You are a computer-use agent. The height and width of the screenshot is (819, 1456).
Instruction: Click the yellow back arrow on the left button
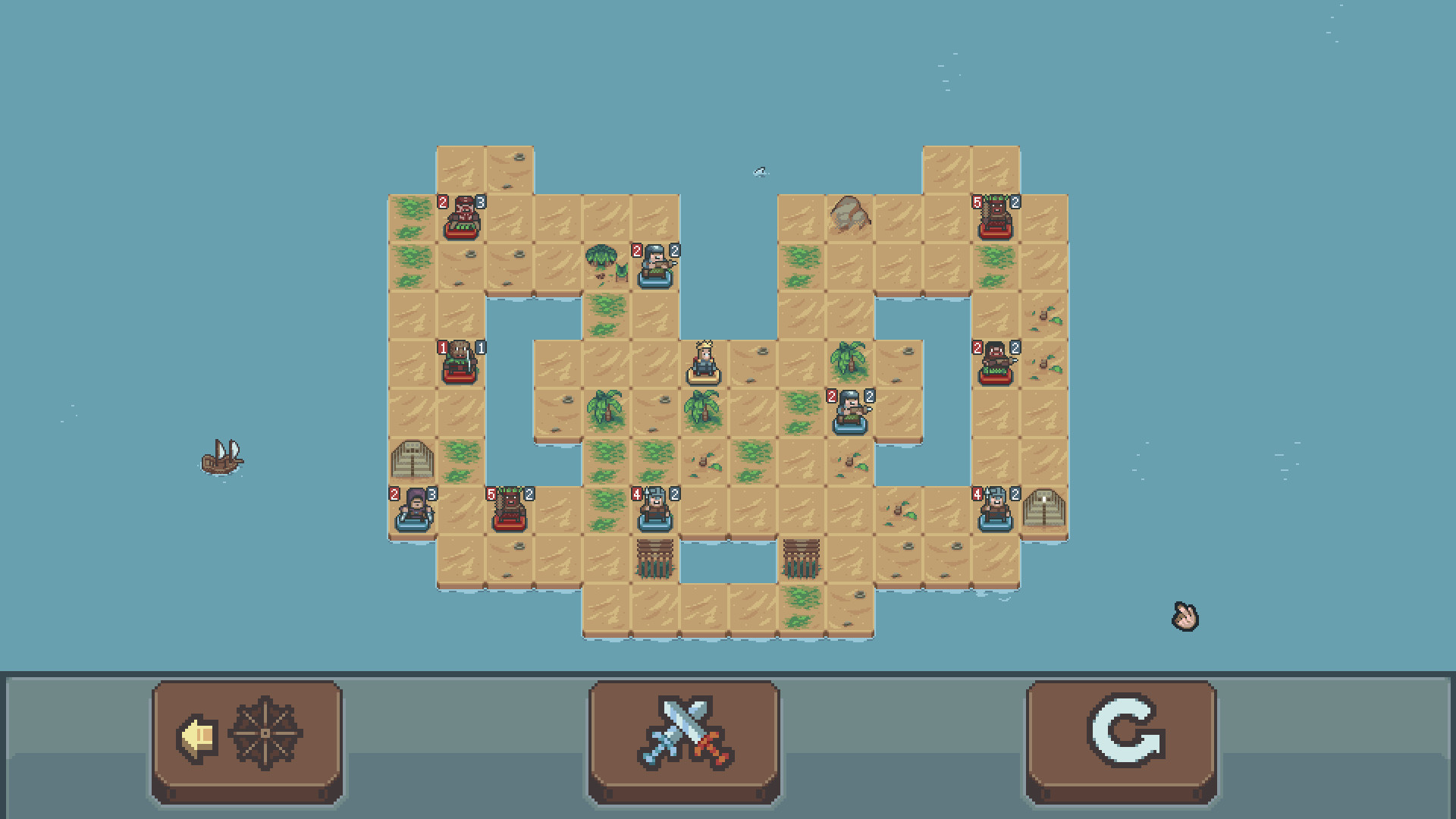tap(196, 734)
